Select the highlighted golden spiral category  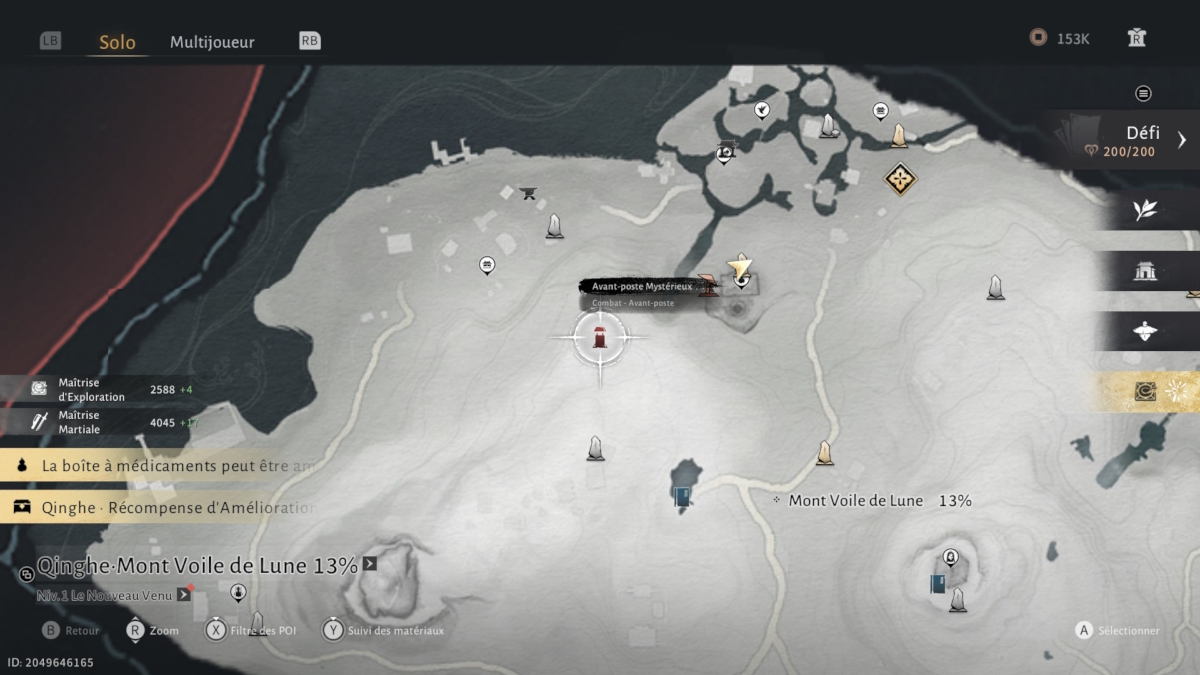pyautogui.click(x=1145, y=392)
